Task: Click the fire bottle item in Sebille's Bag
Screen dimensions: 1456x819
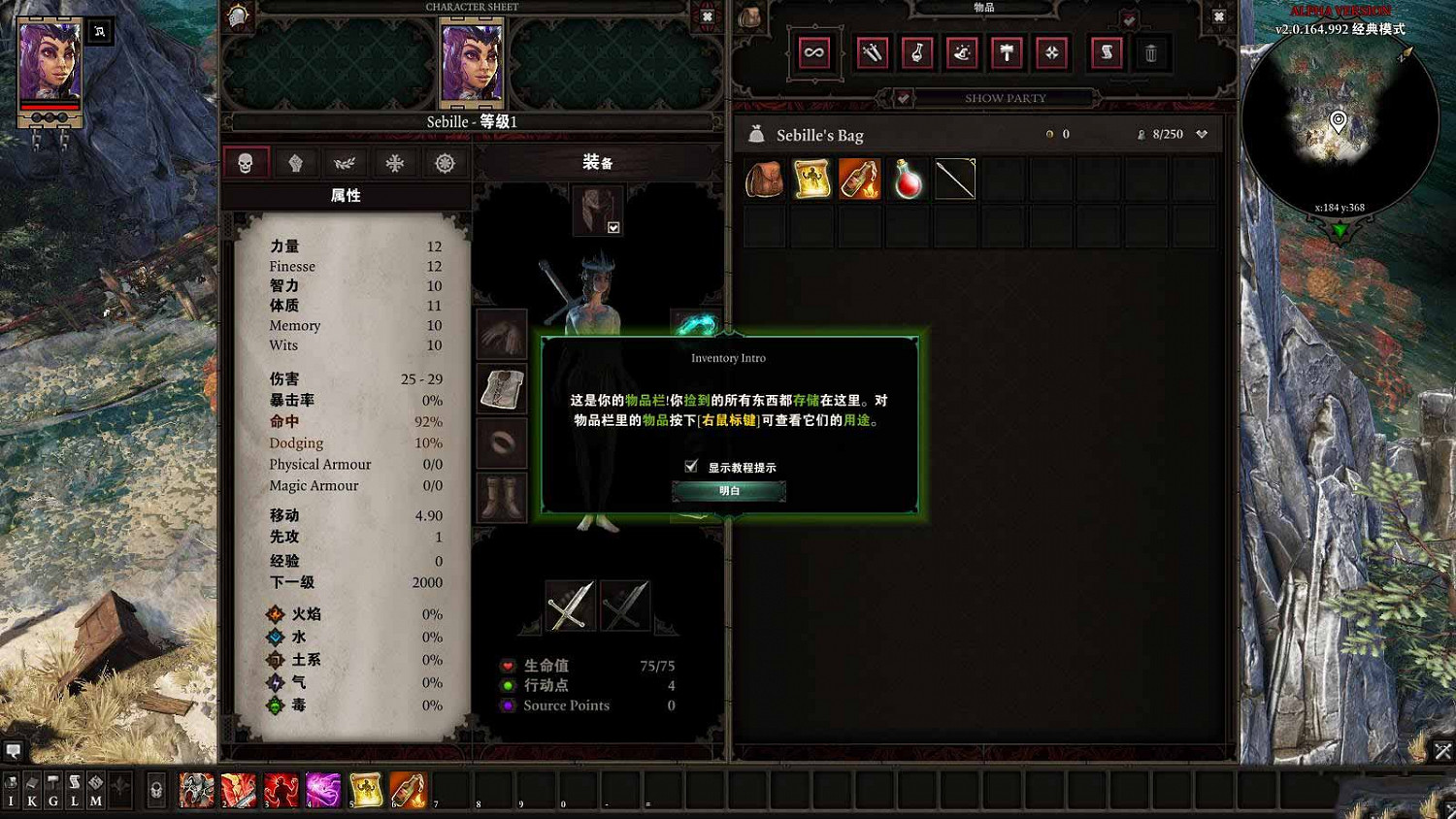Action: point(860,179)
